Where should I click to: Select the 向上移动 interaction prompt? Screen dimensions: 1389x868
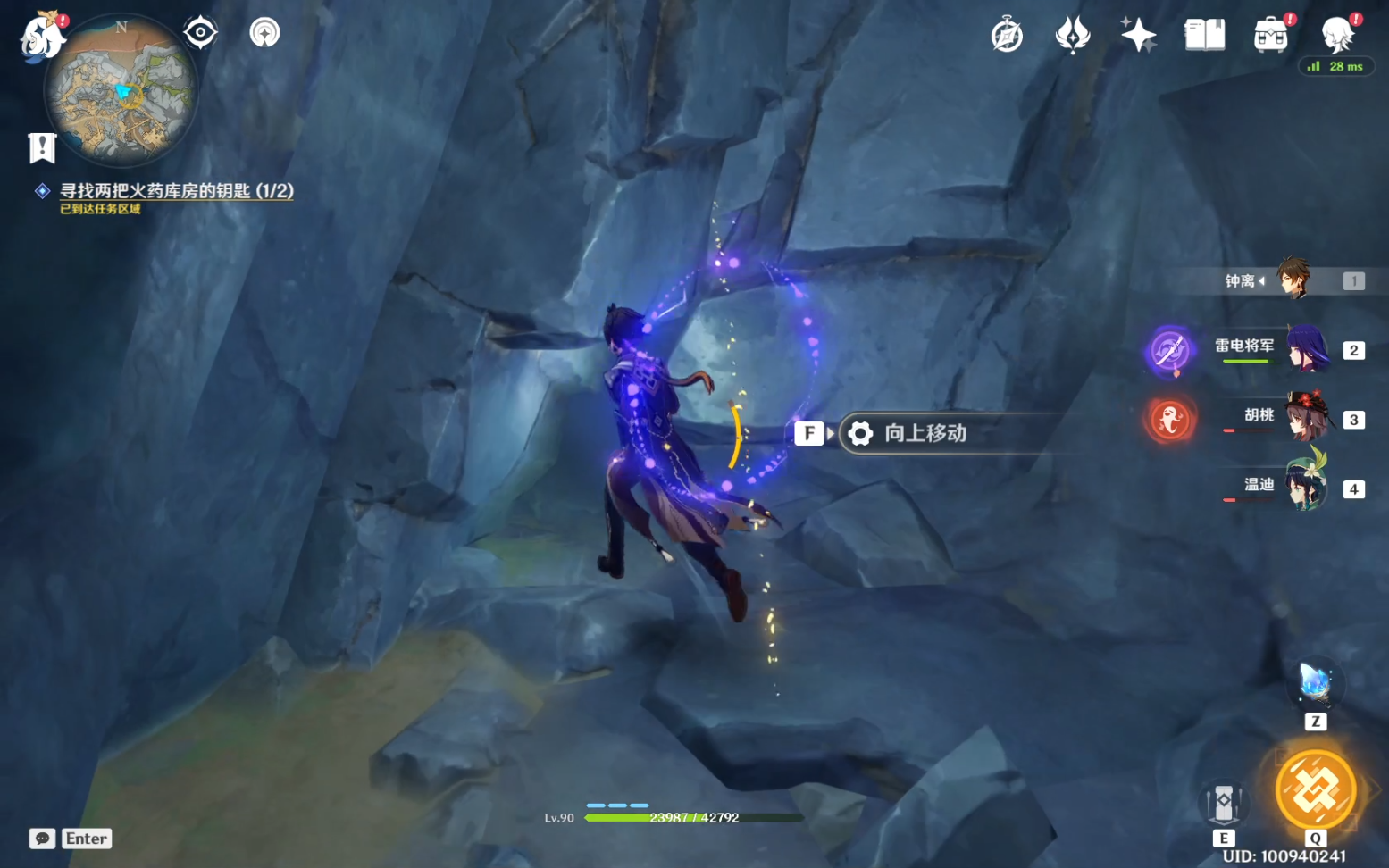tap(925, 433)
